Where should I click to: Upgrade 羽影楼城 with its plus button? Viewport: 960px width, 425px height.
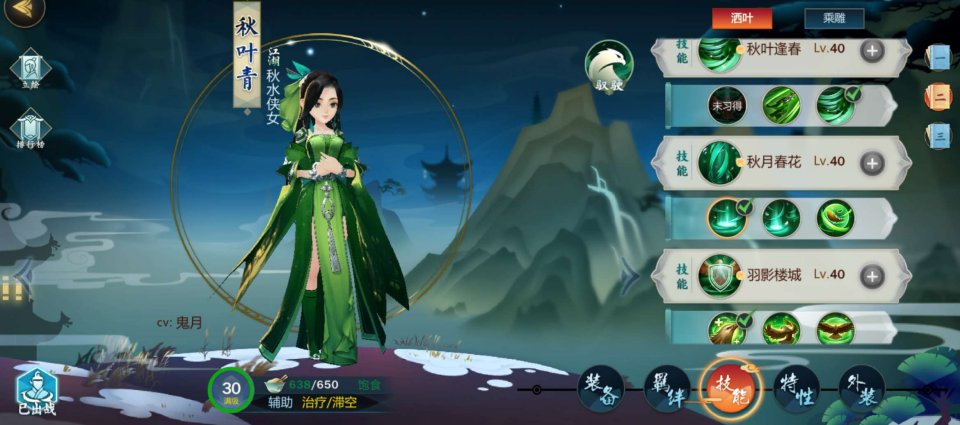872,275
